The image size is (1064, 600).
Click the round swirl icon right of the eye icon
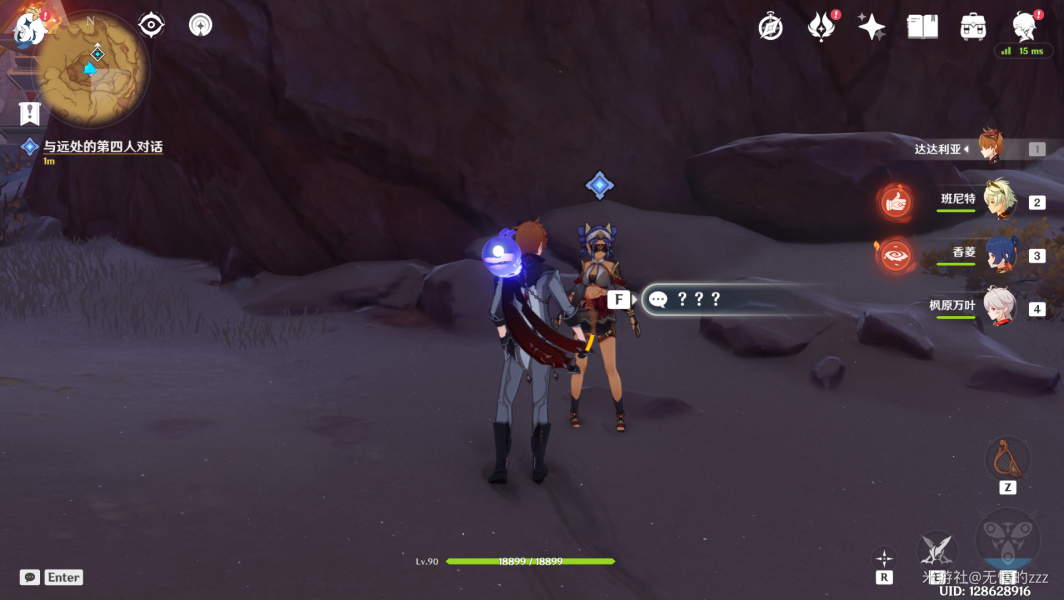(x=200, y=25)
